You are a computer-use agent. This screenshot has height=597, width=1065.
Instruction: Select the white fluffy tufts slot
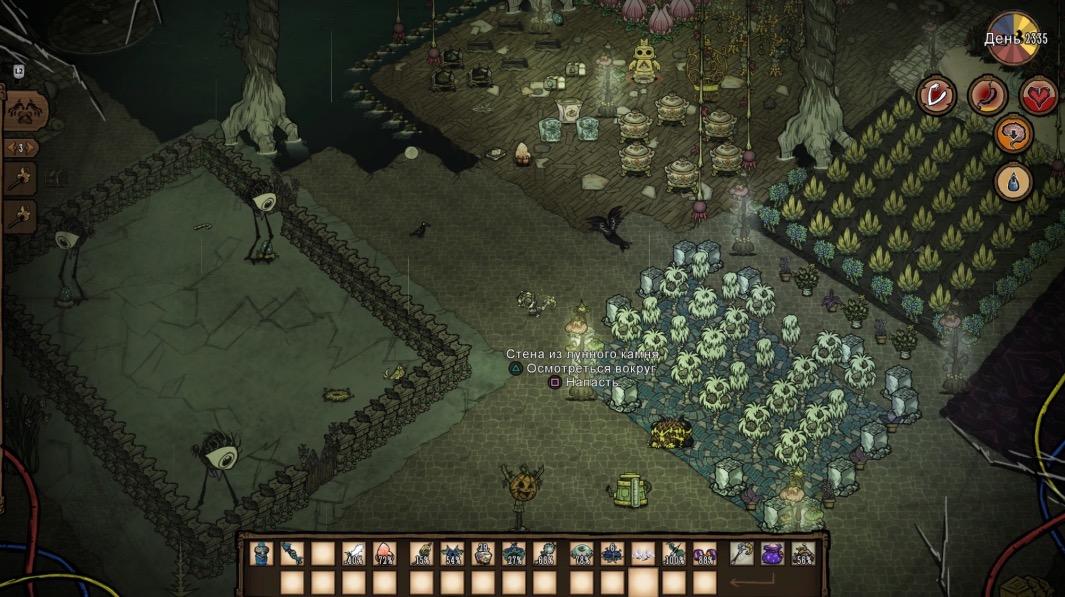click(x=643, y=553)
